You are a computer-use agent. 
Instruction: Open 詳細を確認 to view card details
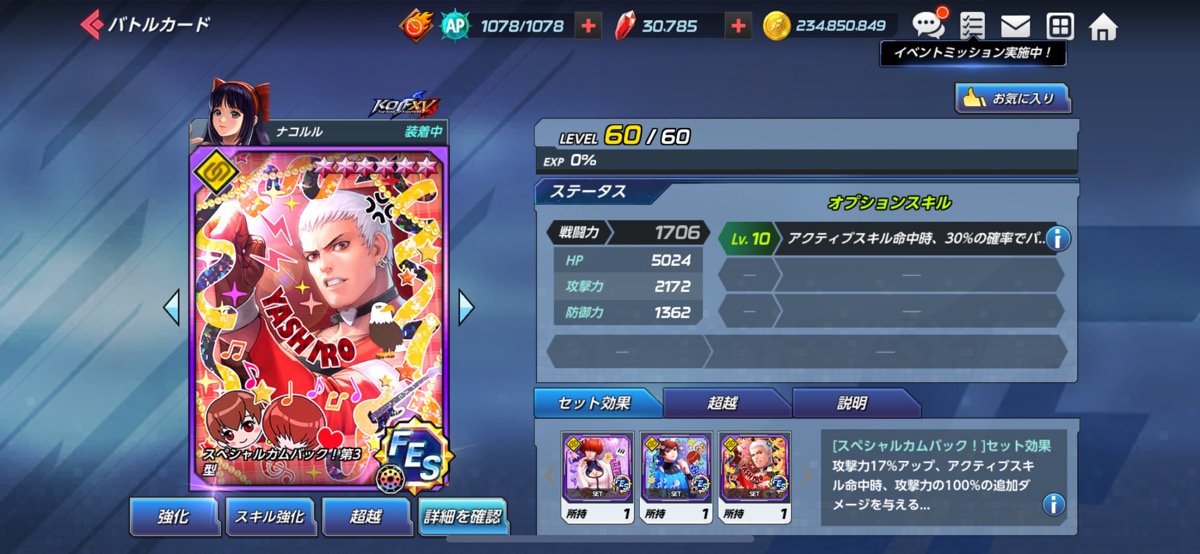pyautogui.click(x=462, y=516)
